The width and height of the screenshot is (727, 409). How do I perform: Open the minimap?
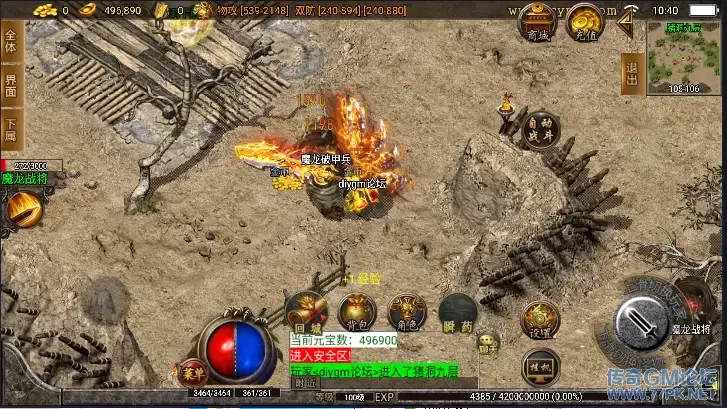click(684, 57)
